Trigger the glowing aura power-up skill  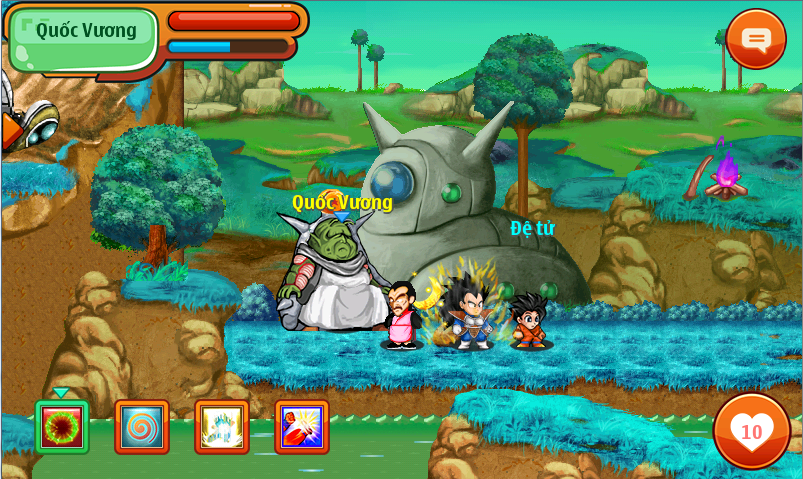(222, 427)
